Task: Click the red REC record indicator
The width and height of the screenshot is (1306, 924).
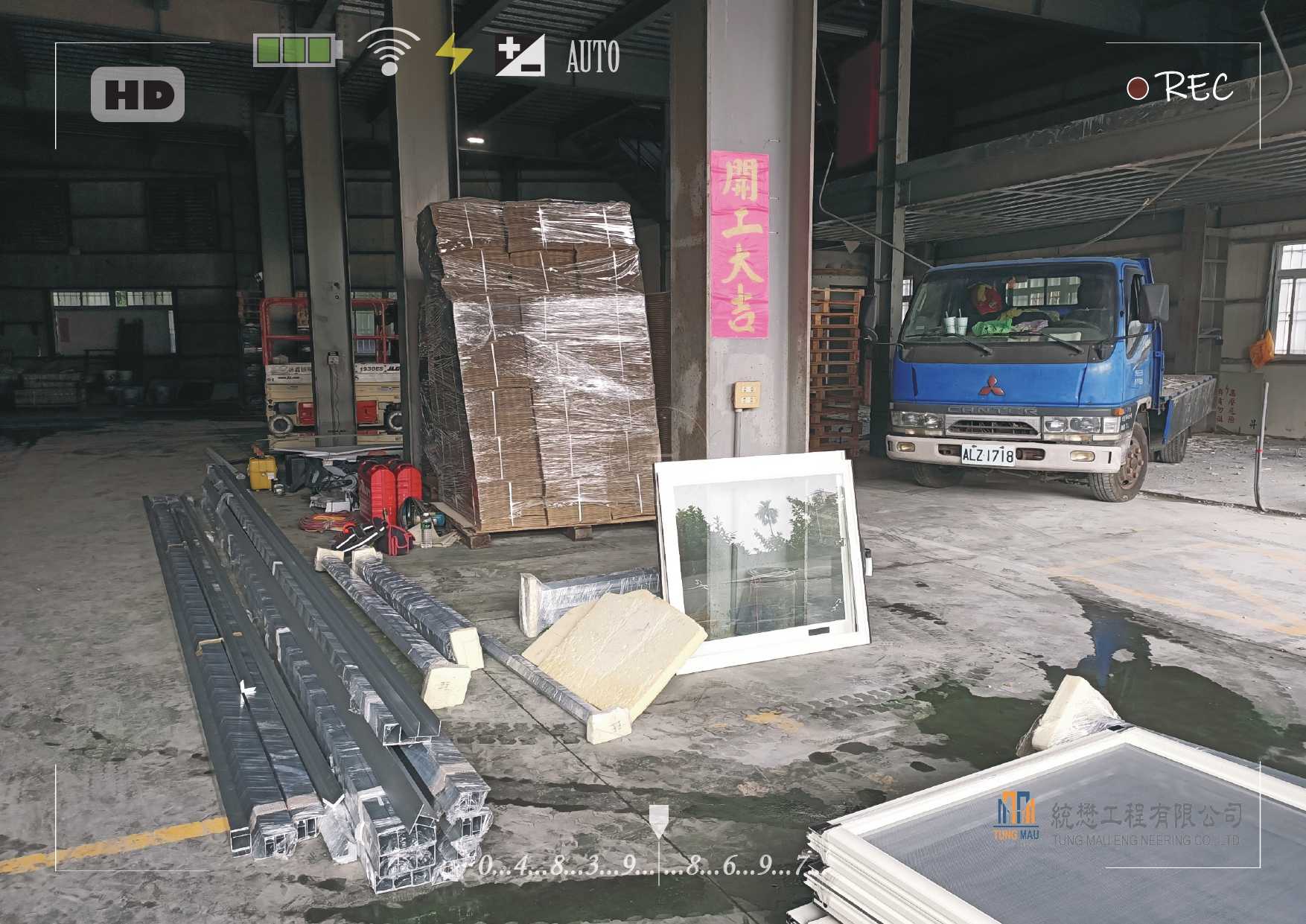Action: pyautogui.click(x=1137, y=89)
